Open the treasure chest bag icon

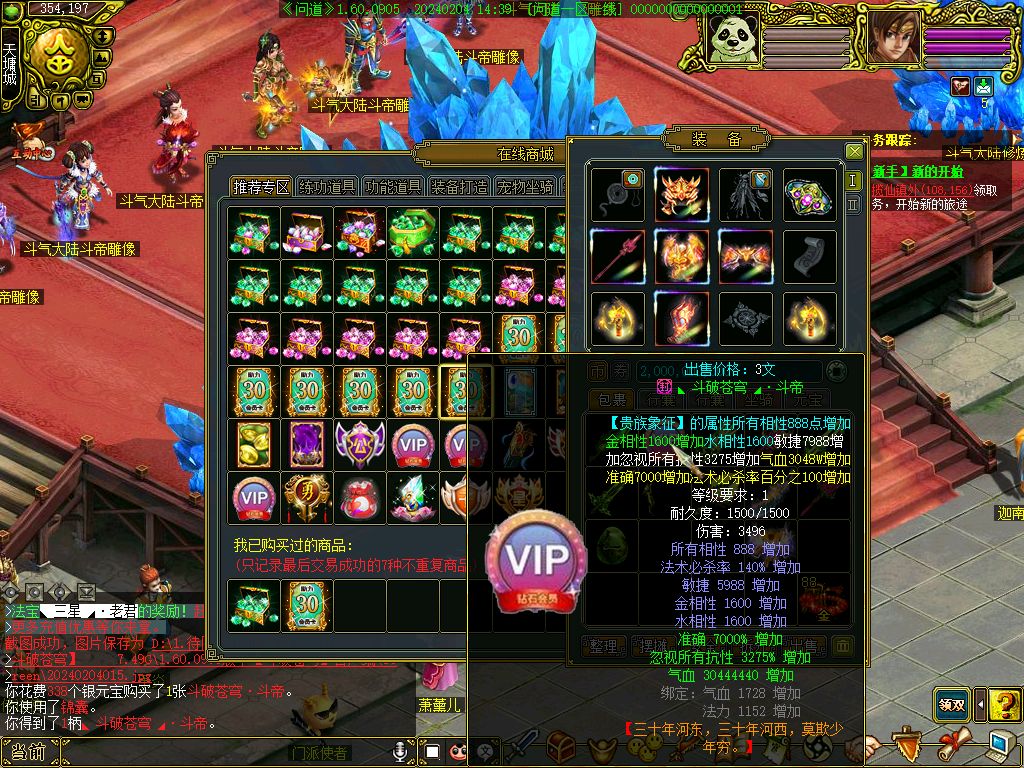(559, 747)
